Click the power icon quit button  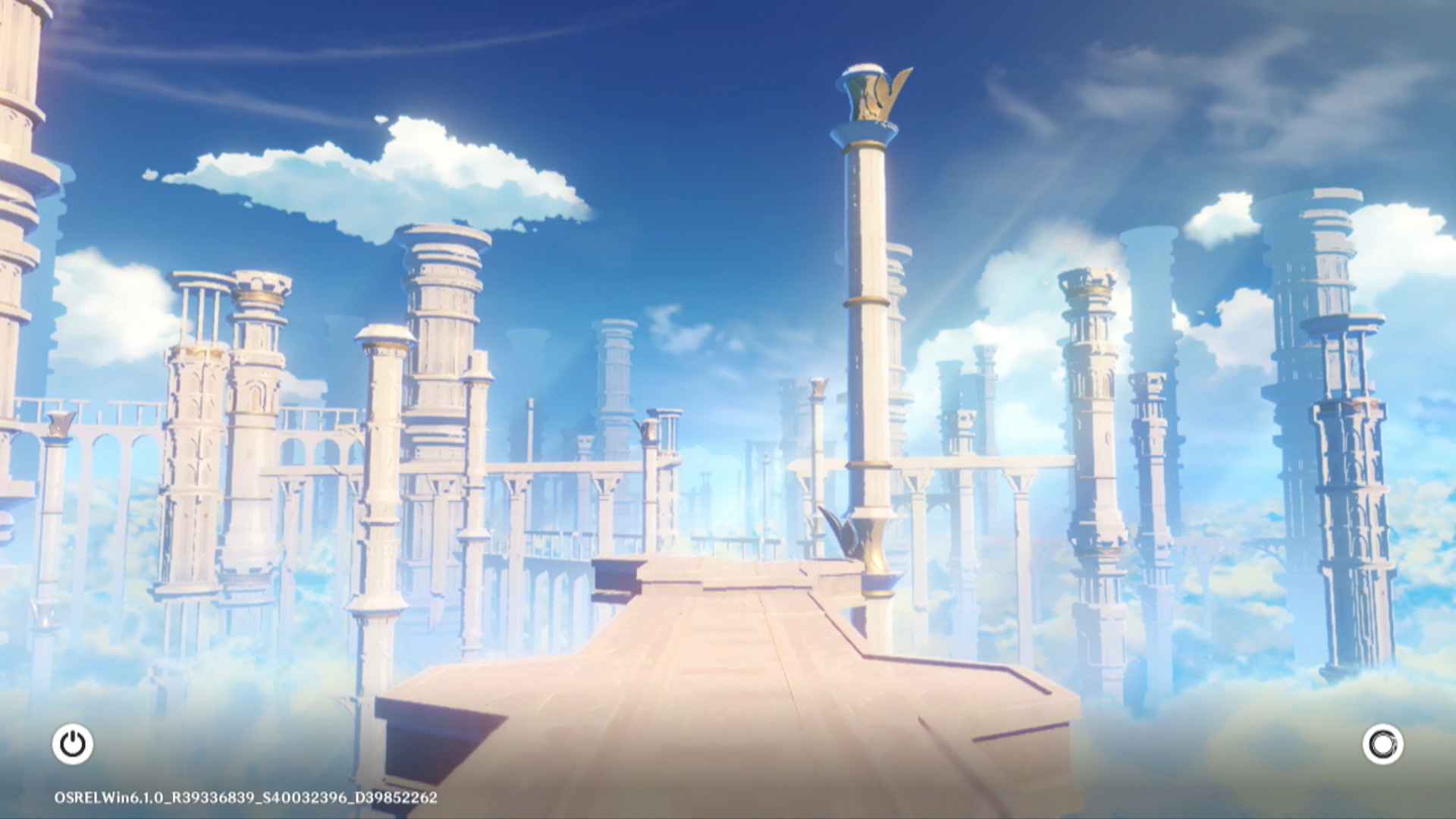tap(73, 744)
